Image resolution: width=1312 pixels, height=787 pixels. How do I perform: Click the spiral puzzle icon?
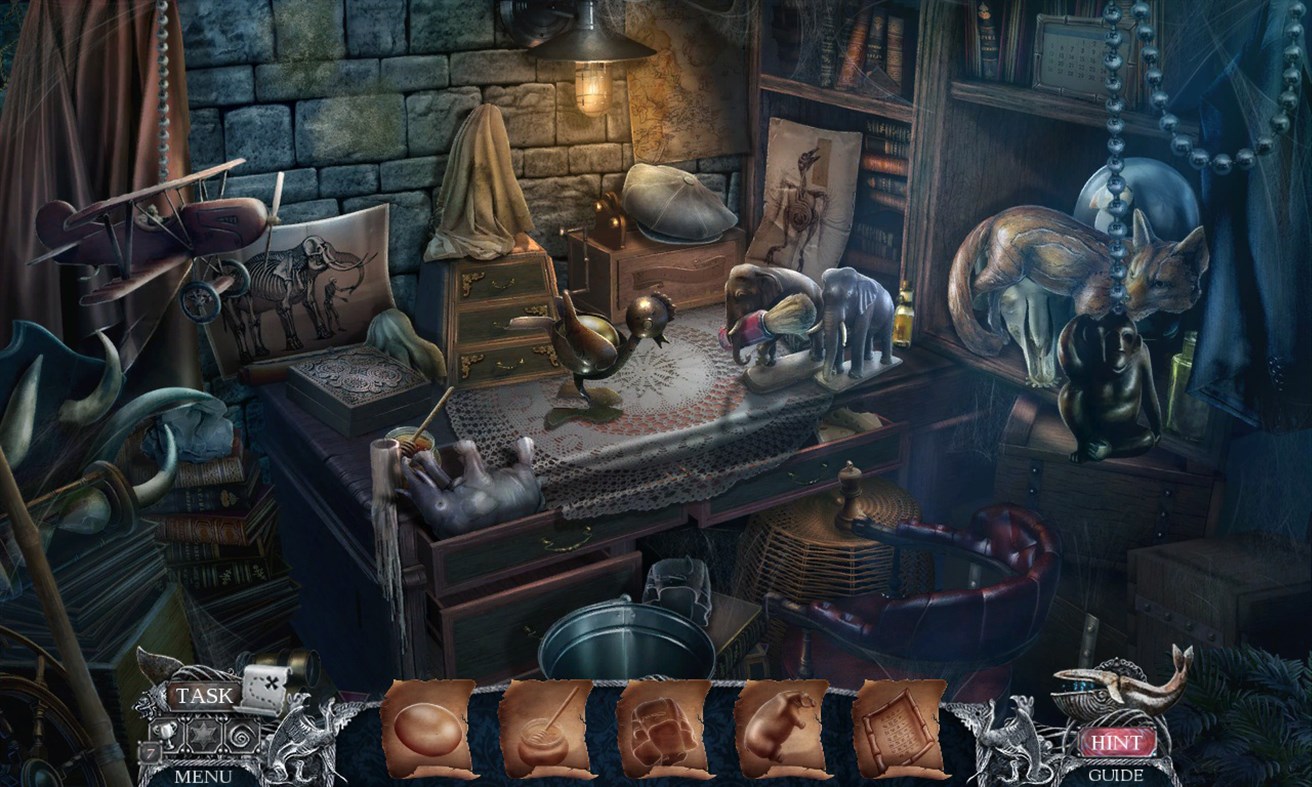(240, 735)
